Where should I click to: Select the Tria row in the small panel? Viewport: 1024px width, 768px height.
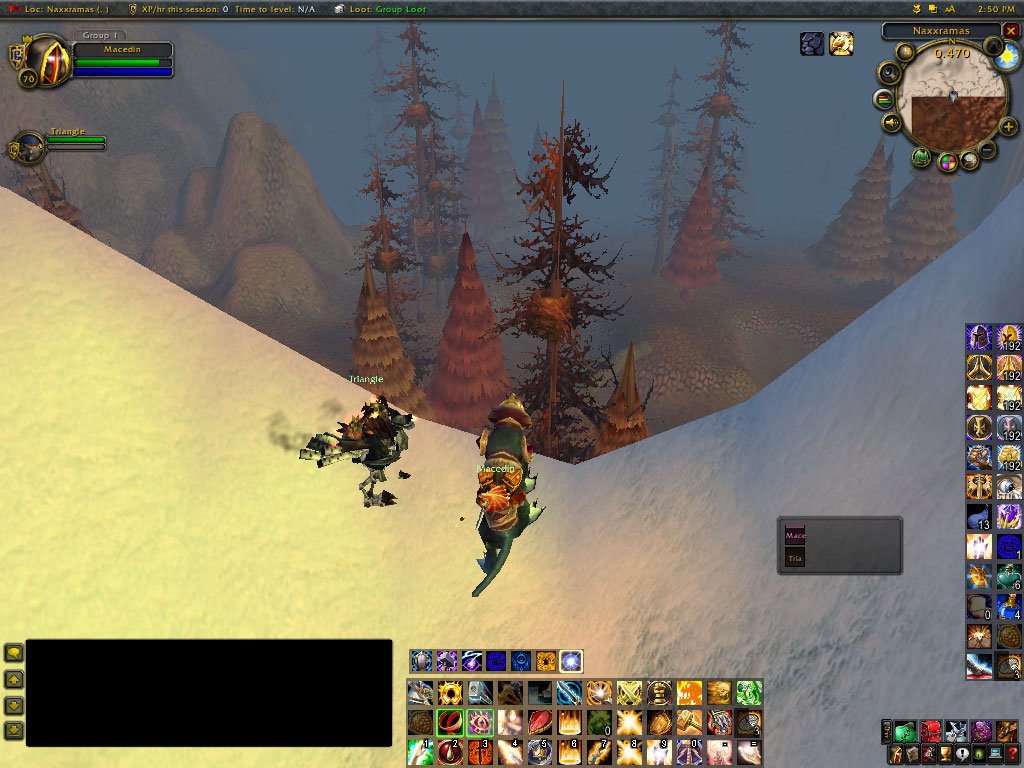click(x=796, y=559)
